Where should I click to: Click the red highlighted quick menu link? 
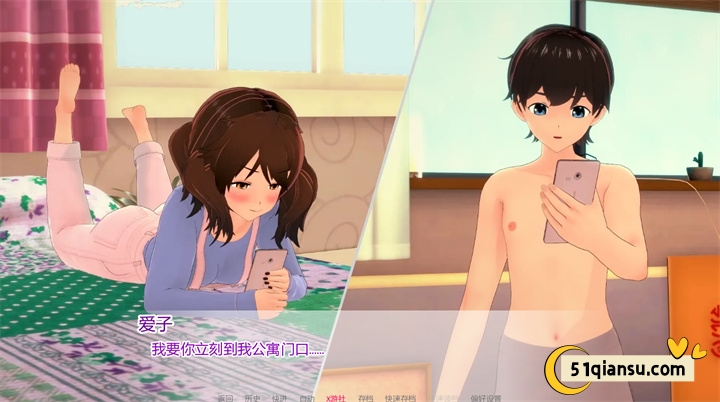click(x=335, y=397)
